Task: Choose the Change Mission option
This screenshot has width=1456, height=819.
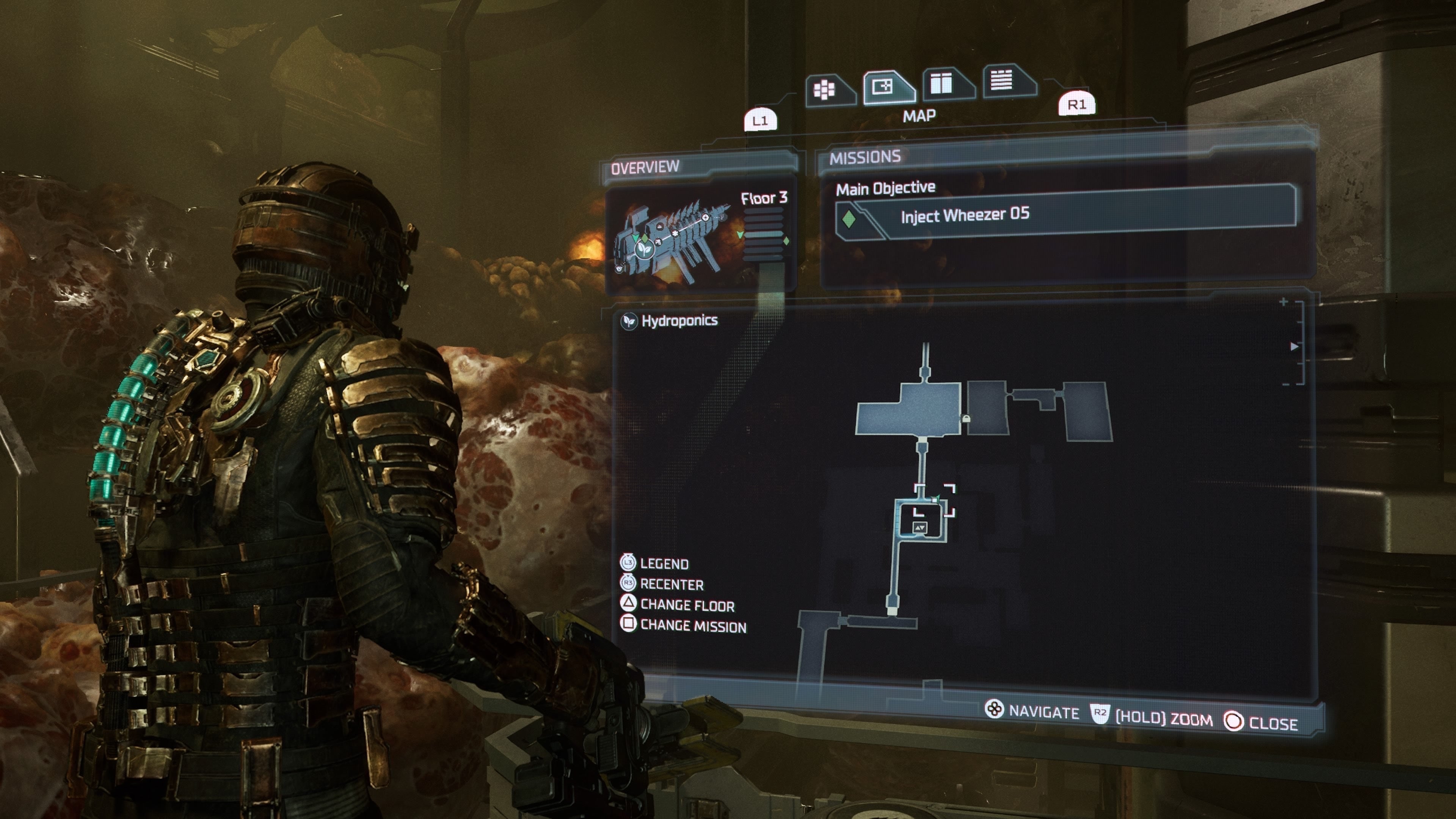Action: pos(692,626)
